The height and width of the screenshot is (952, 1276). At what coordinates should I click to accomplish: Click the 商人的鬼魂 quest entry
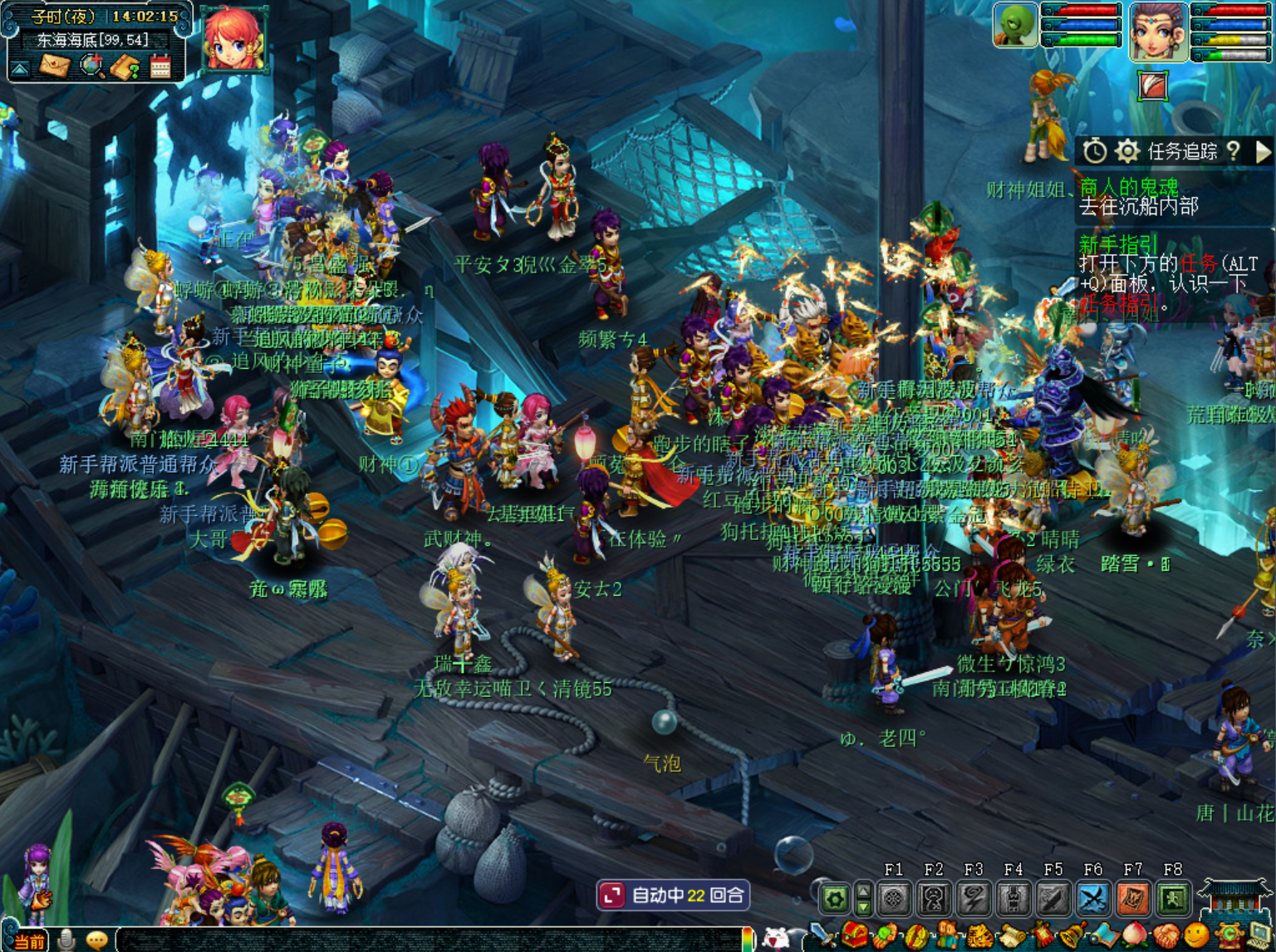pos(1128,187)
